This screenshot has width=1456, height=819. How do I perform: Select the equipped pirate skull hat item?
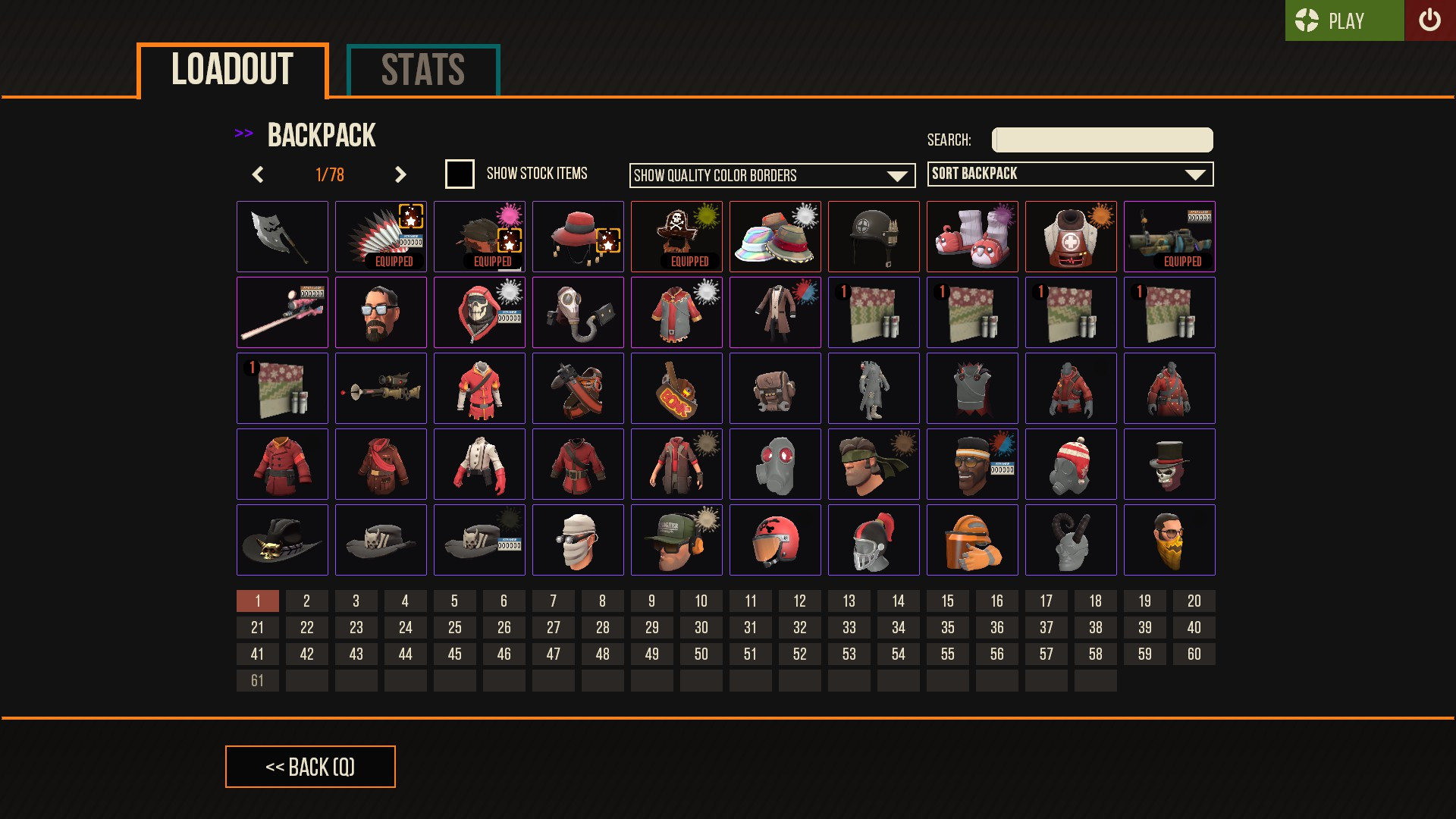pos(676,235)
